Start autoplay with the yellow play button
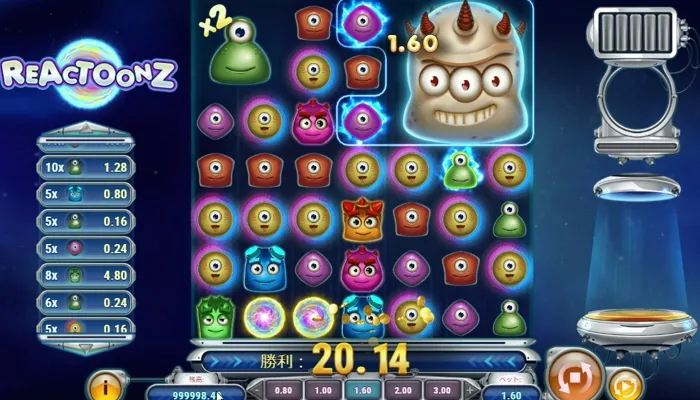The width and height of the screenshot is (700, 400). (x=625, y=384)
